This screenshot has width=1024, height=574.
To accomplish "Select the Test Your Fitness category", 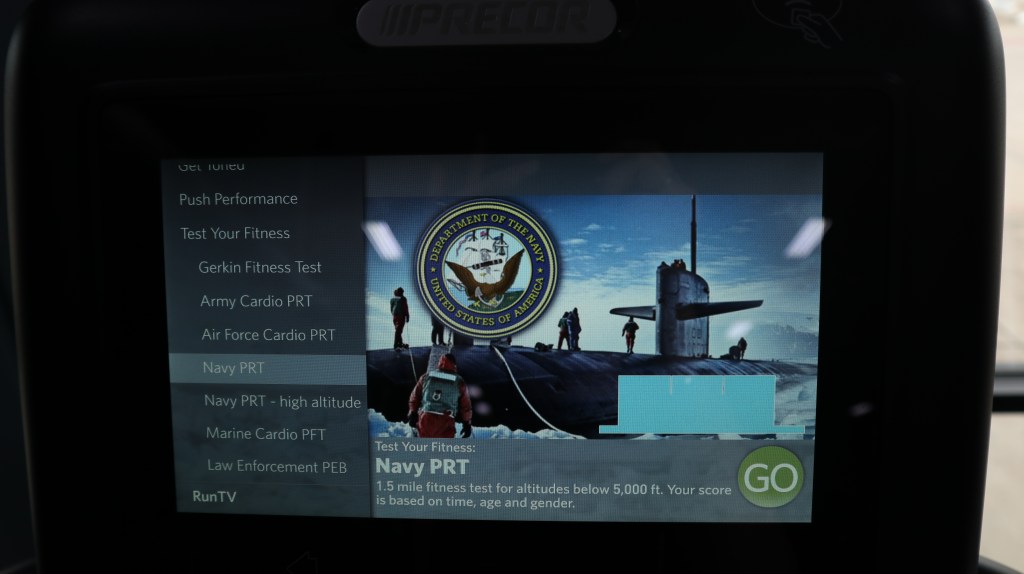I will pos(235,233).
